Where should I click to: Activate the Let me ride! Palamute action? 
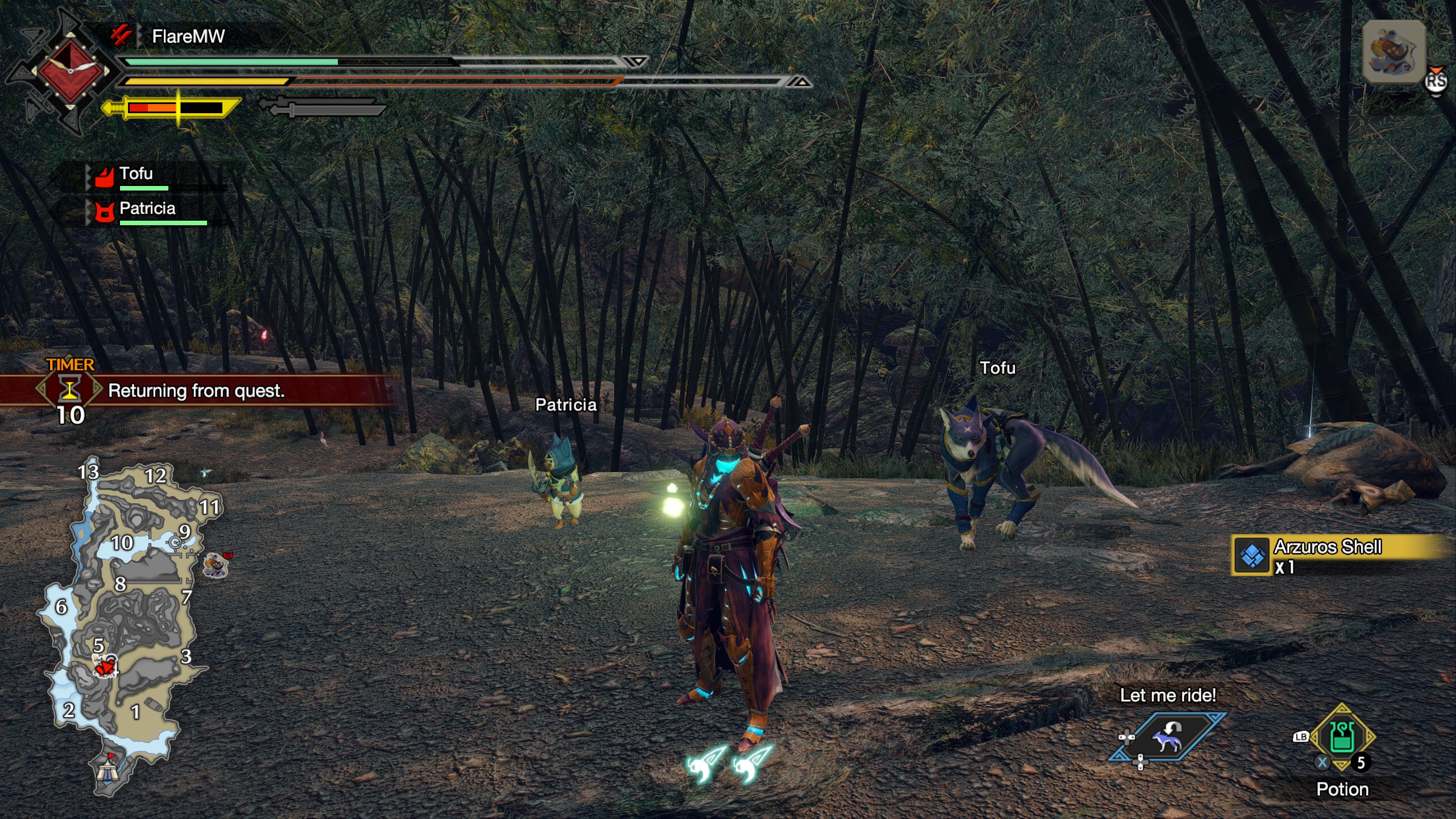click(1167, 738)
